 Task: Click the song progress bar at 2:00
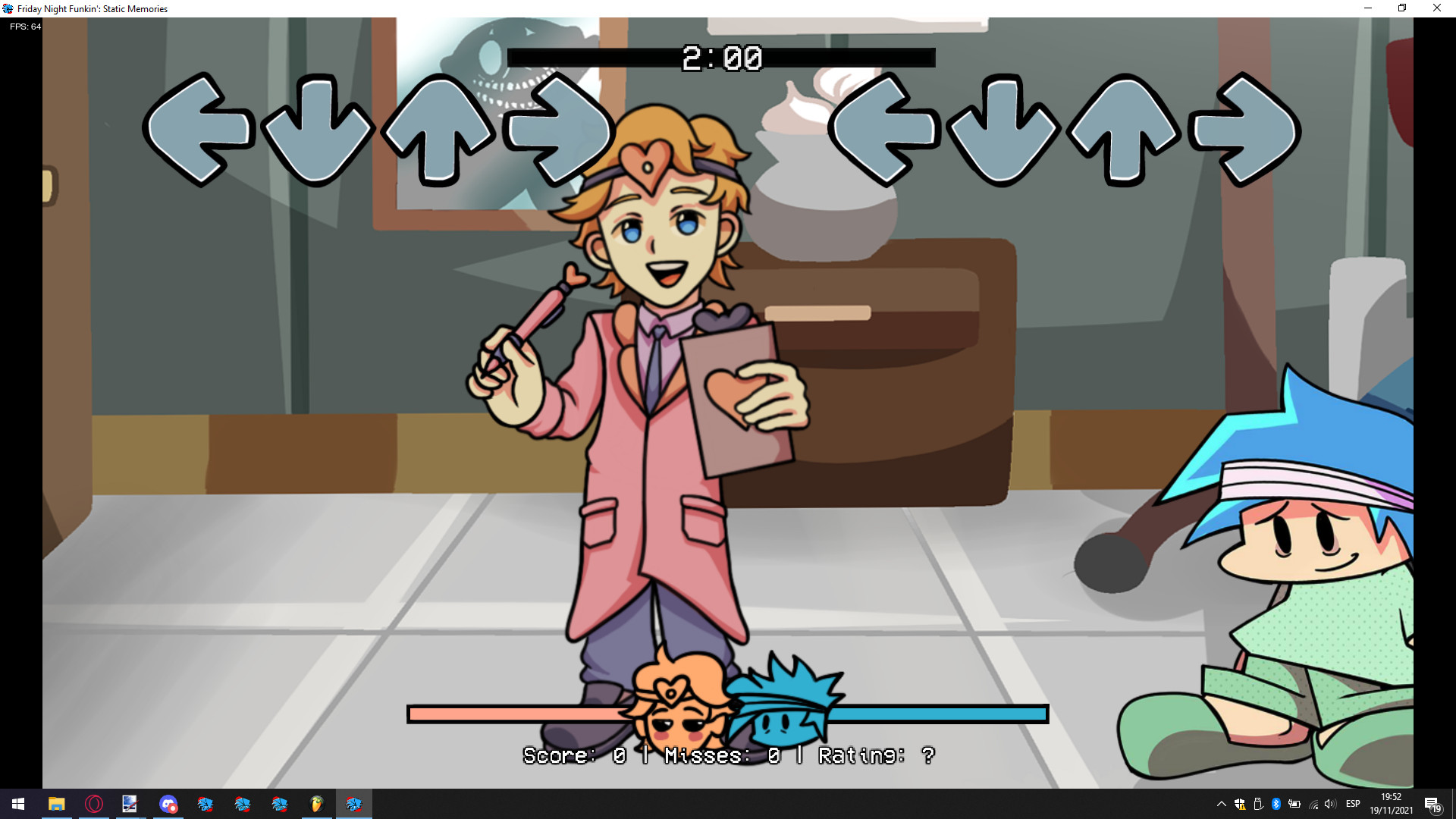click(x=721, y=57)
